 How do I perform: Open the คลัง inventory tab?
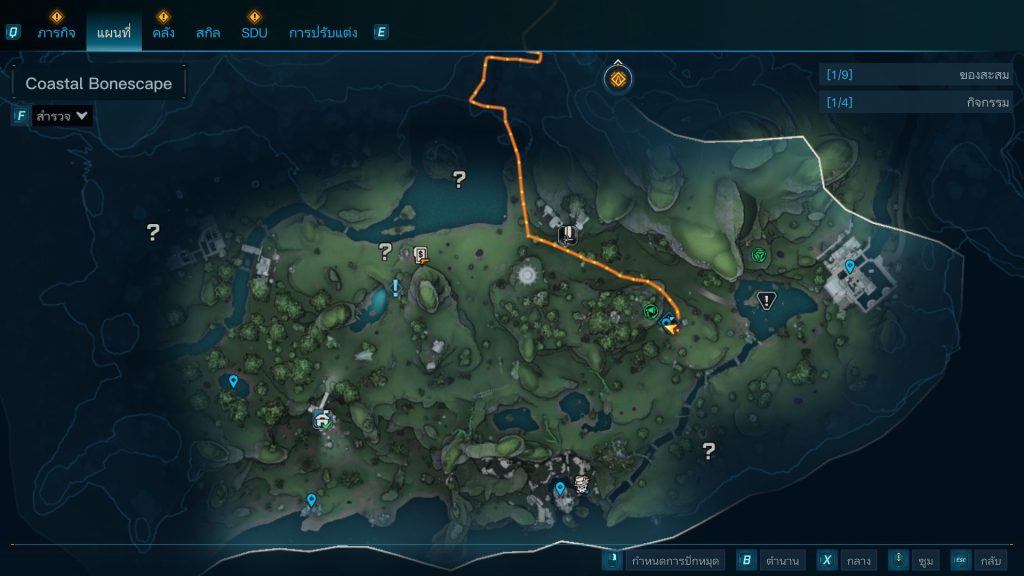(164, 32)
